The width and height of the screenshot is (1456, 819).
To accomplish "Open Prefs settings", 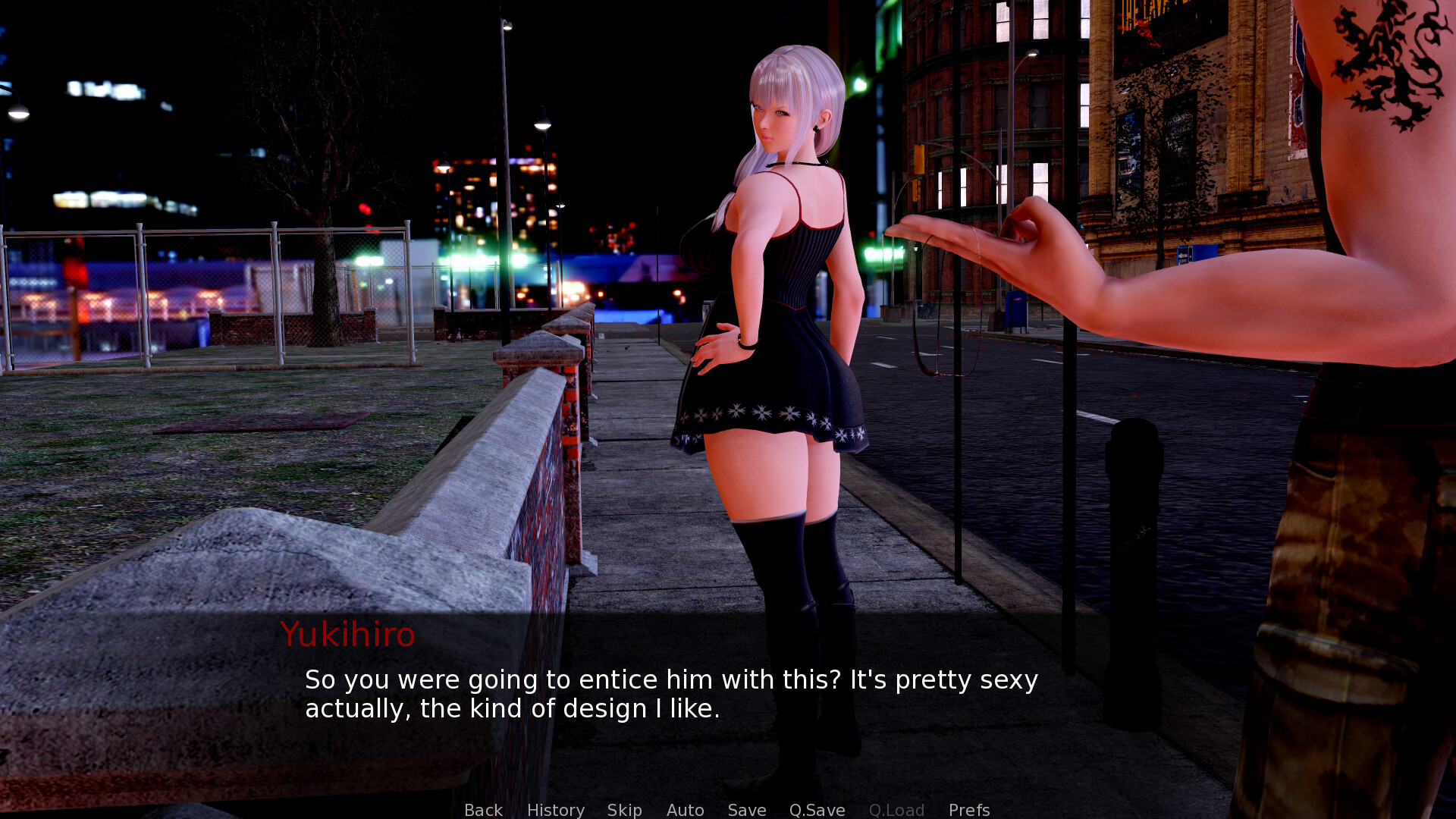I will tap(968, 809).
